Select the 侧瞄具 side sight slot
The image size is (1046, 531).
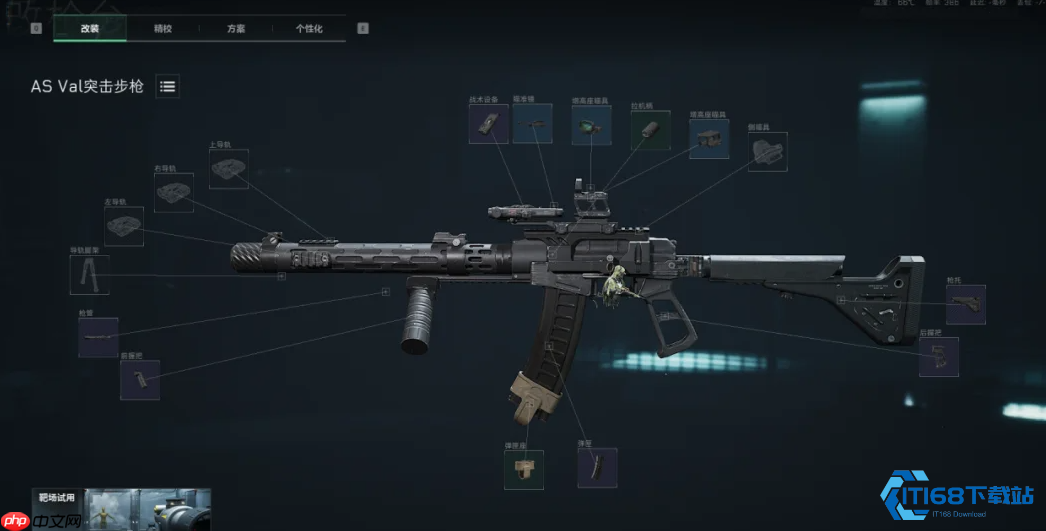pos(767,152)
